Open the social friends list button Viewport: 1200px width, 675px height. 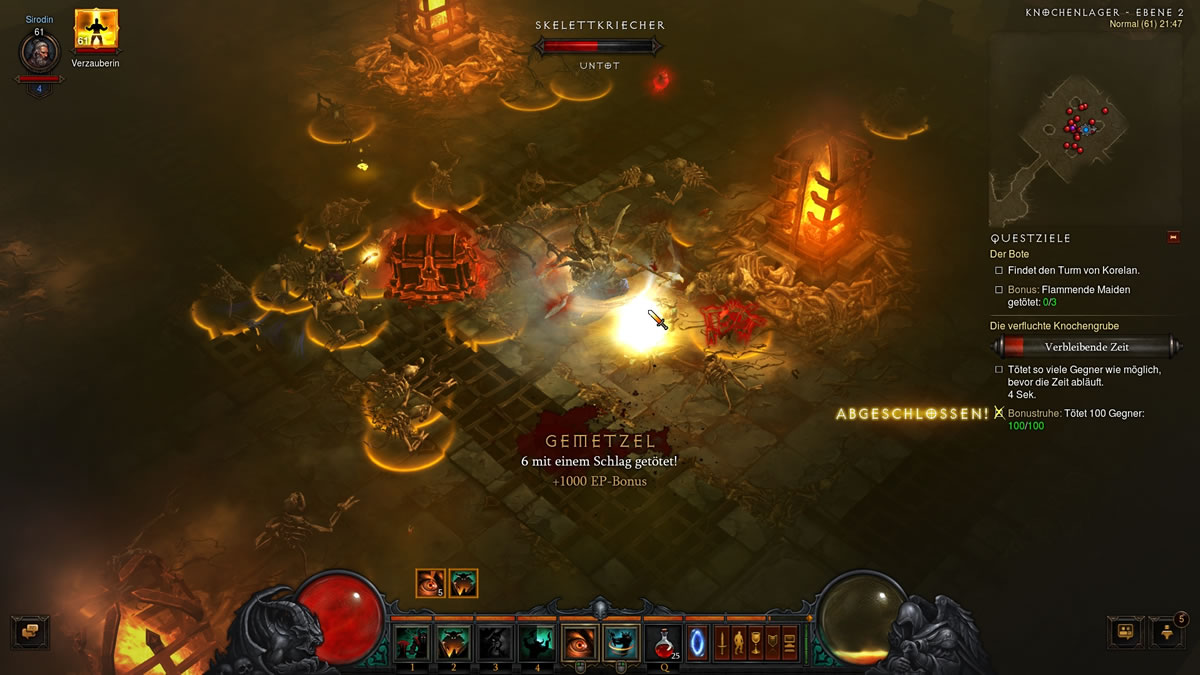(1167, 632)
